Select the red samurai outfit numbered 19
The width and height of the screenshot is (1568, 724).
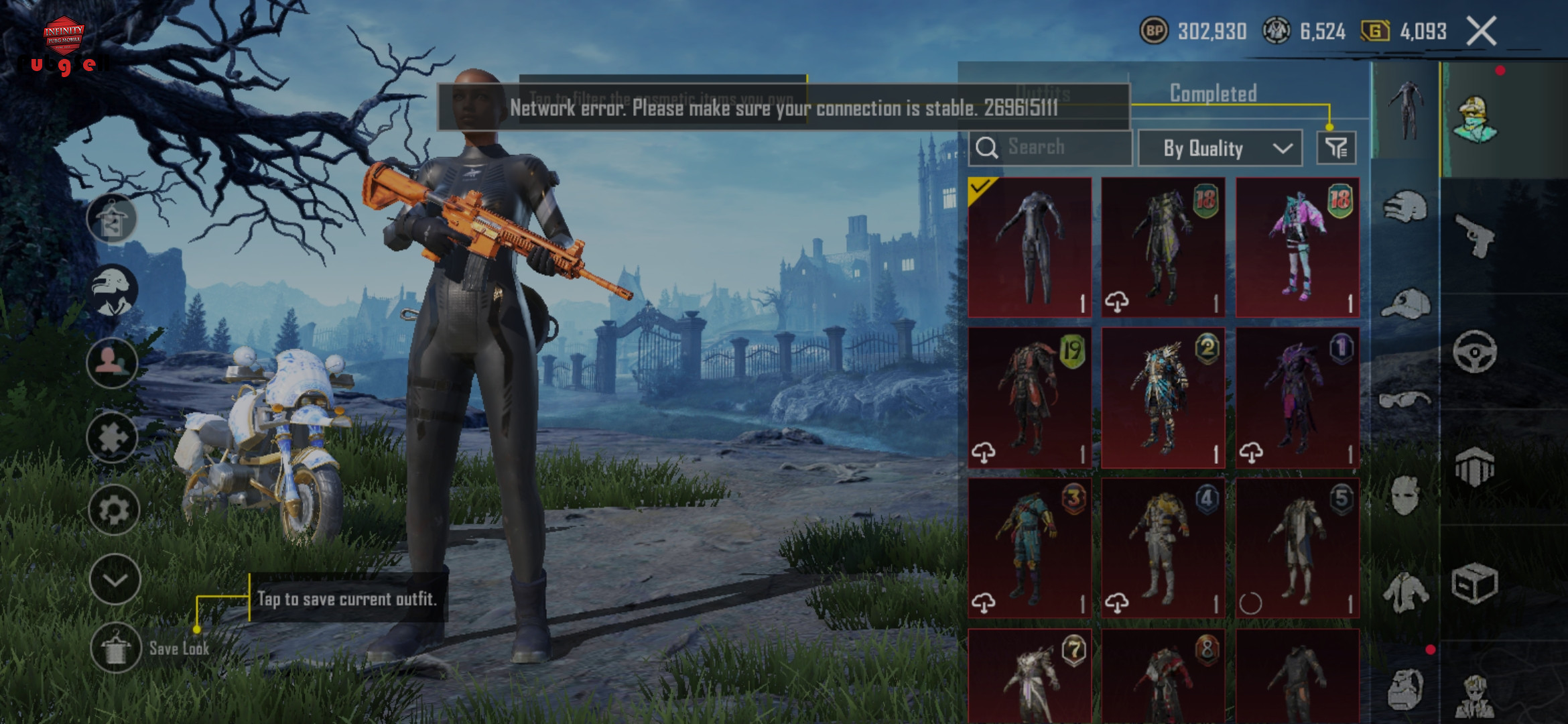point(1030,398)
